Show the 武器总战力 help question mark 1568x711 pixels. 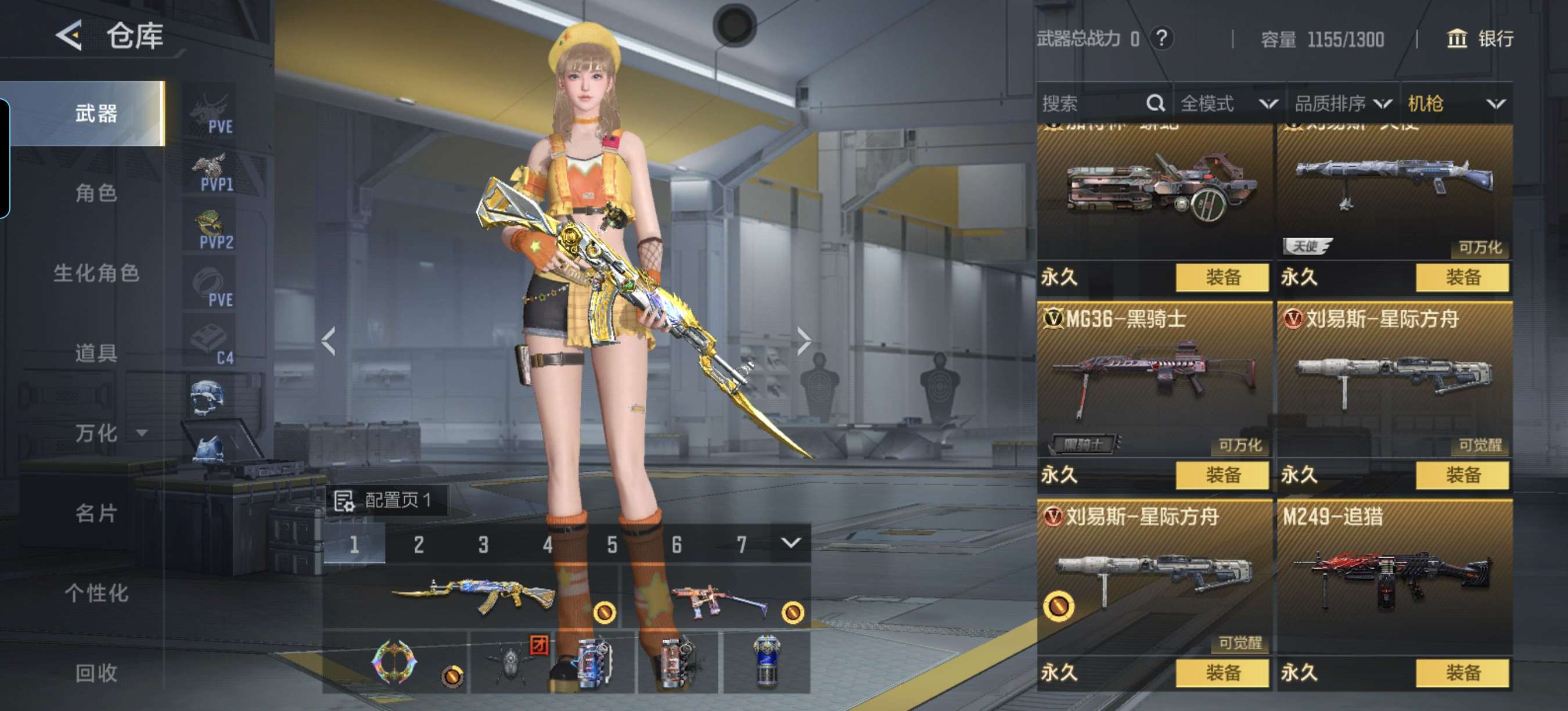click(x=1161, y=38)
